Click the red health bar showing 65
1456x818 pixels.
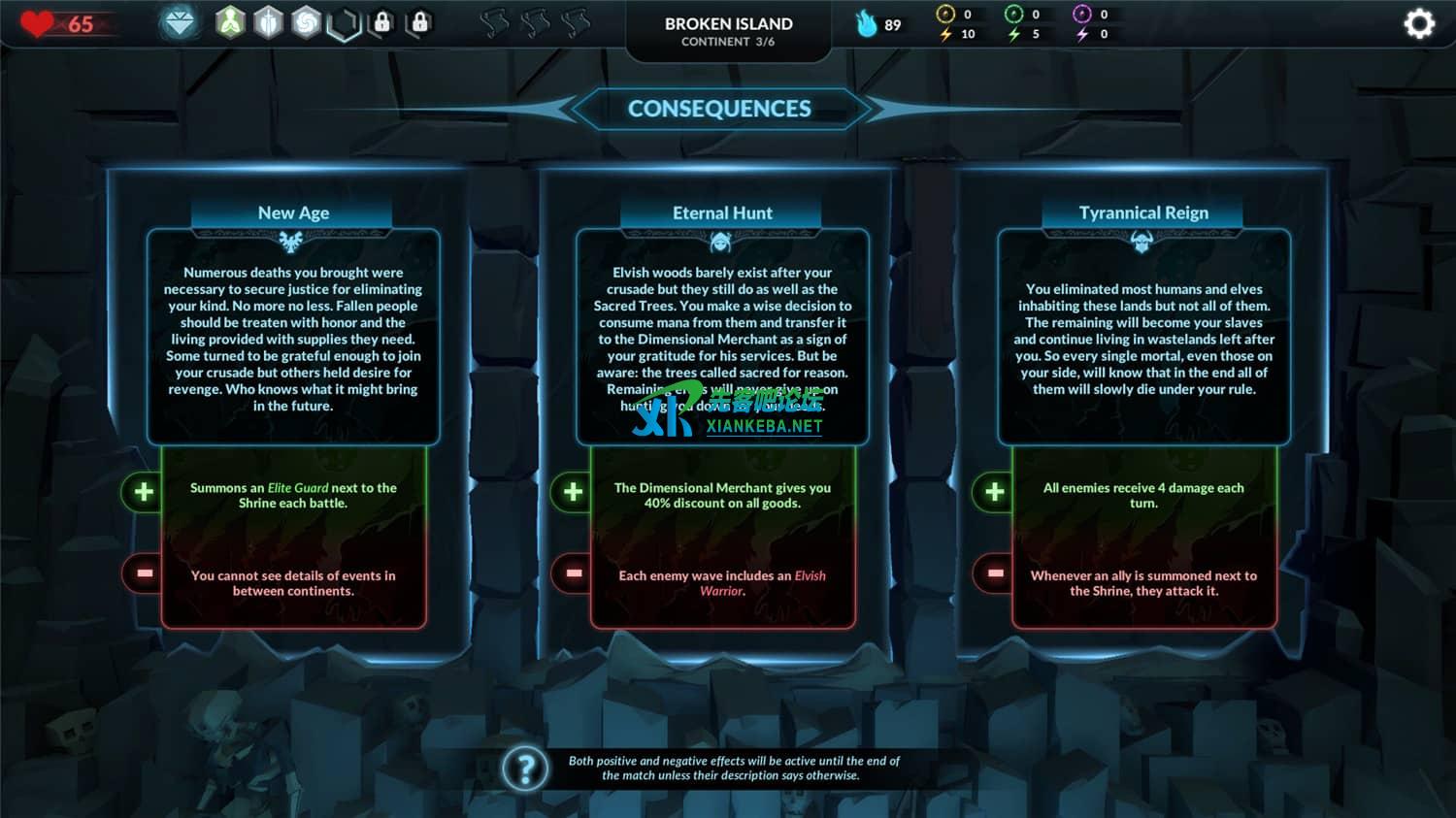[x=68, y=24]
